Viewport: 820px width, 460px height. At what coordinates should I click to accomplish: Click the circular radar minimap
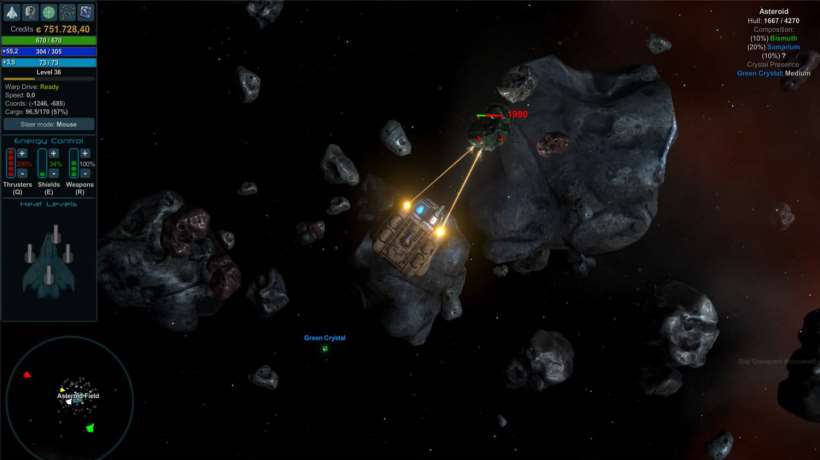pos(70,398)
